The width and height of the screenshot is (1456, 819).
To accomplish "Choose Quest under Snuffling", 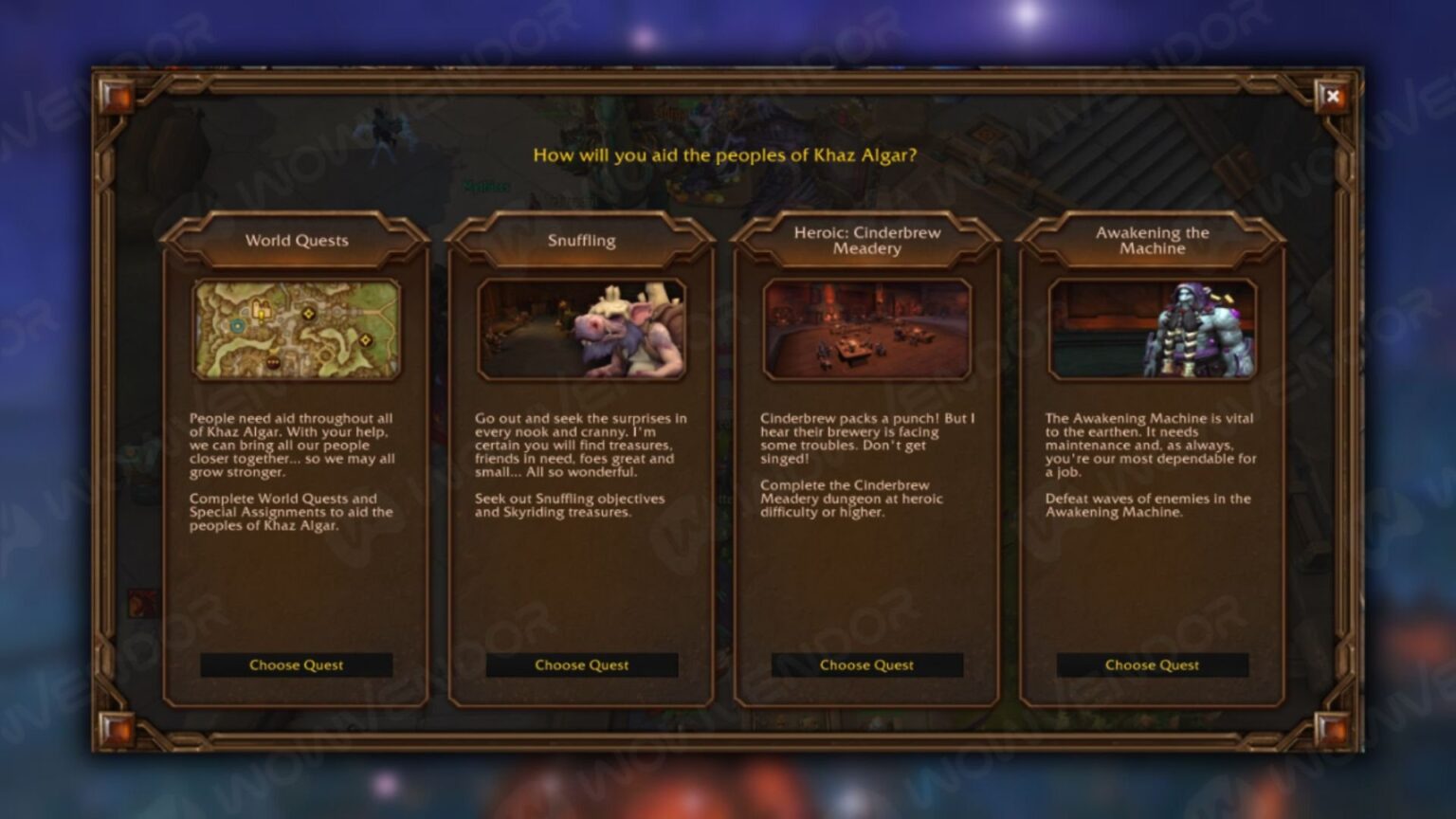I will pos(581,664).
